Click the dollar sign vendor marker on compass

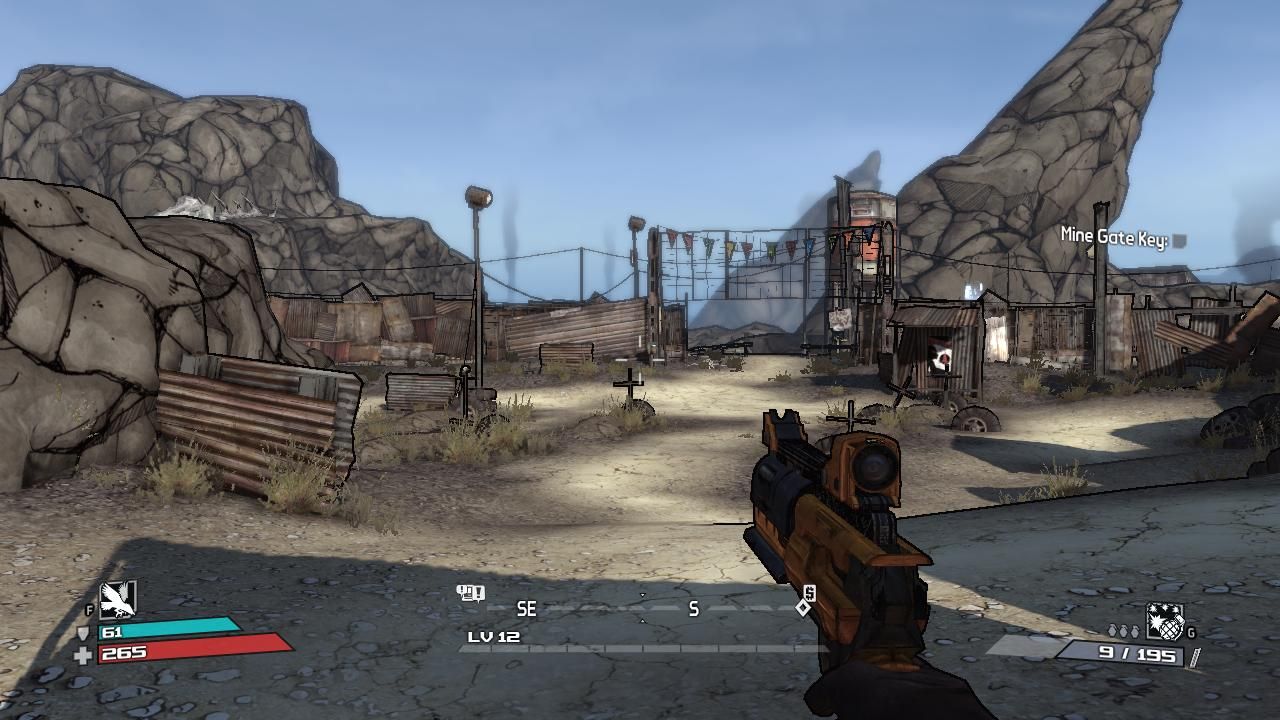pos(809,593)
